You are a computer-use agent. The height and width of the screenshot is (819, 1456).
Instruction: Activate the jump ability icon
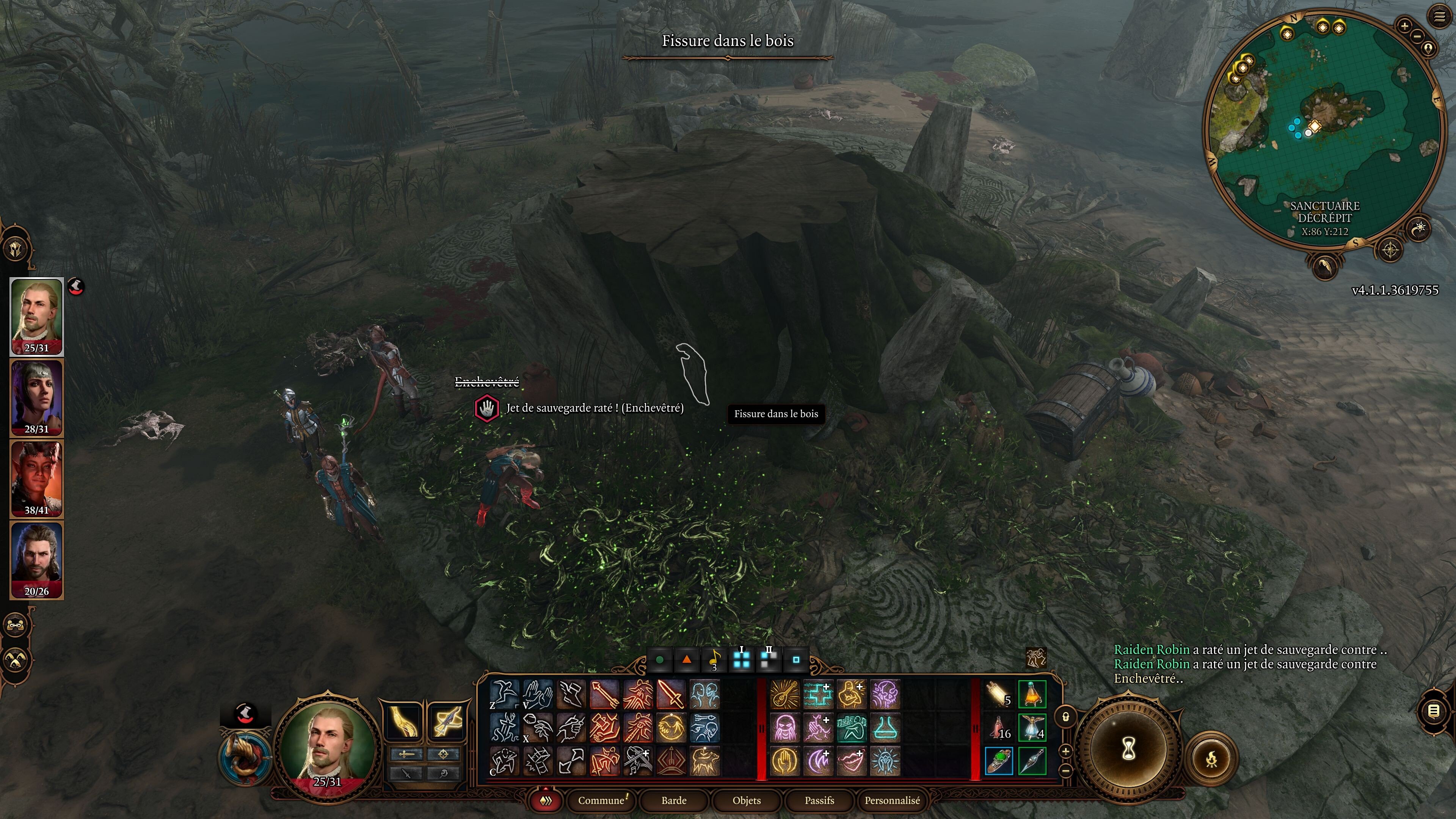click(x=504, y=694)
